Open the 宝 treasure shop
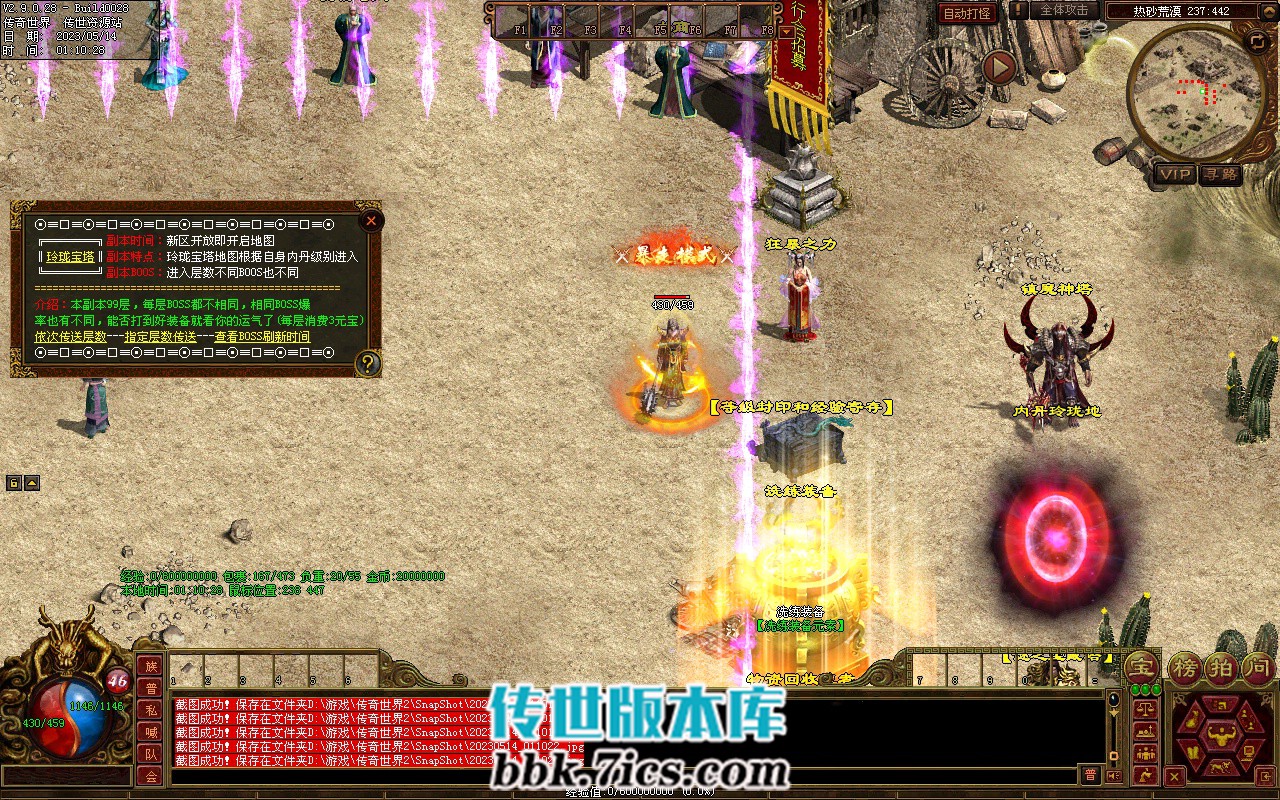 [x=1141, y=668]
